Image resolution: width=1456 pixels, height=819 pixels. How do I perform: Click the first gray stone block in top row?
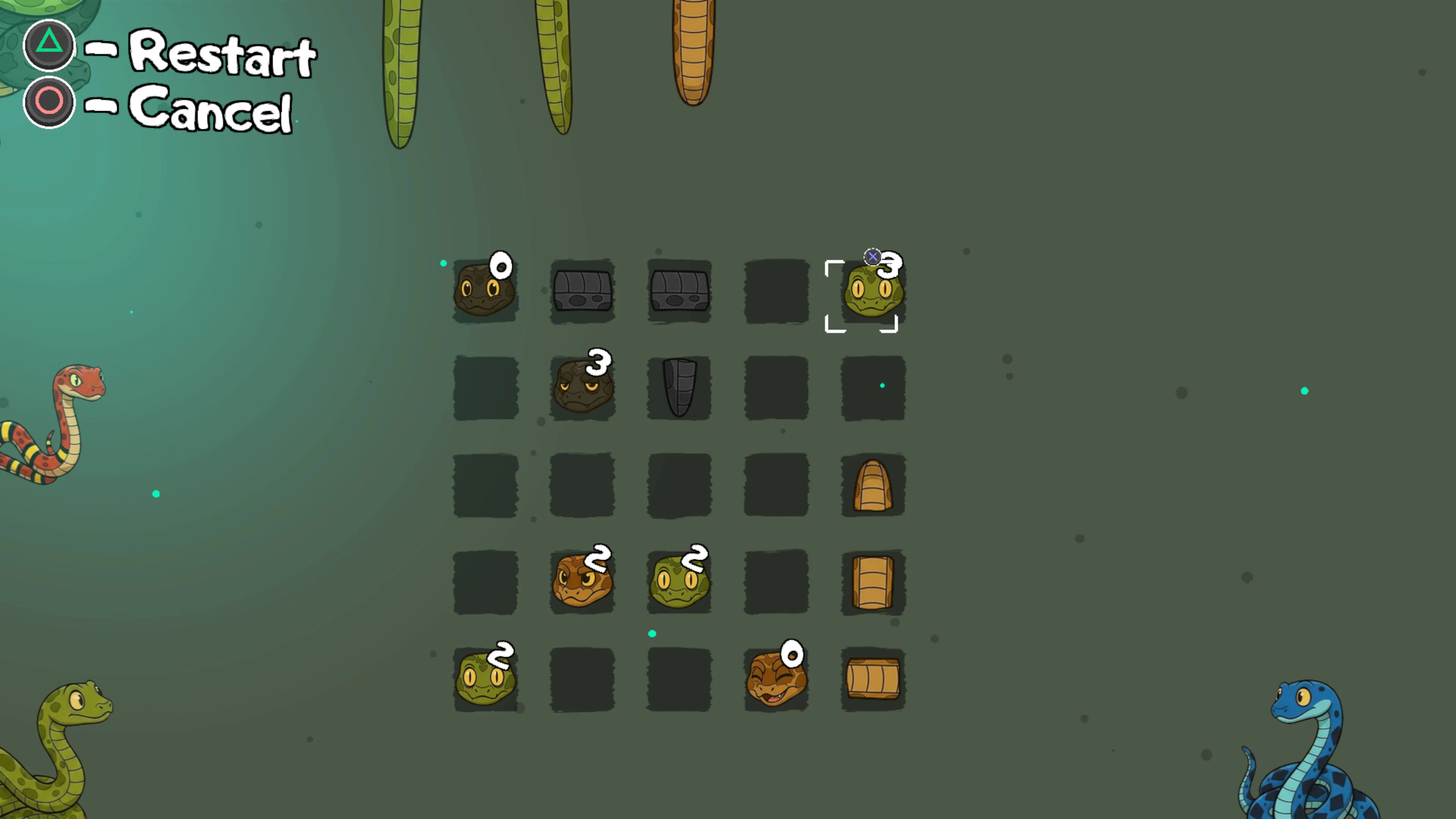(x=582, y=291)
